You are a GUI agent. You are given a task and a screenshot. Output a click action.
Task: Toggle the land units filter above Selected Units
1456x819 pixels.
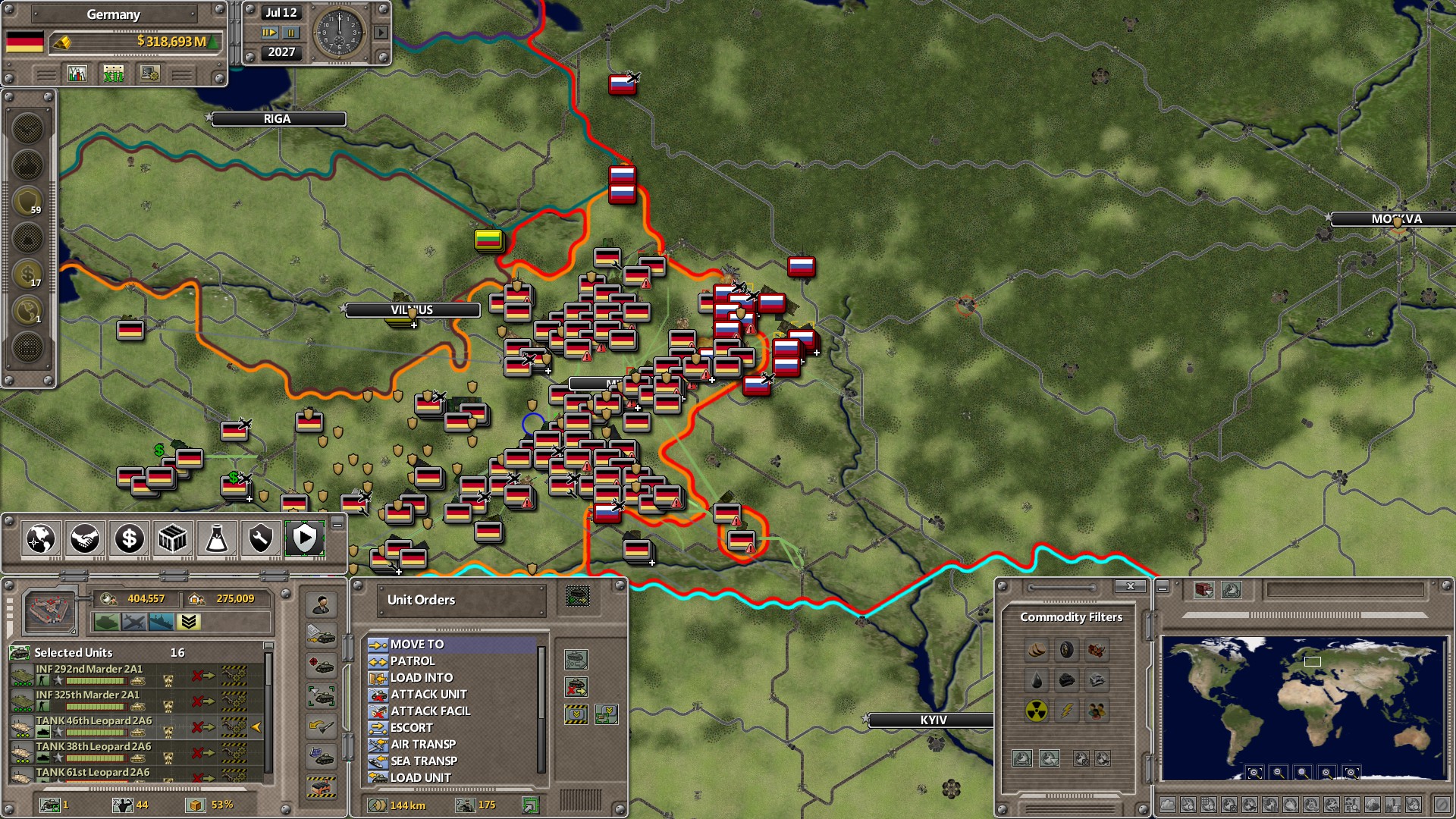tap(107, 622)
